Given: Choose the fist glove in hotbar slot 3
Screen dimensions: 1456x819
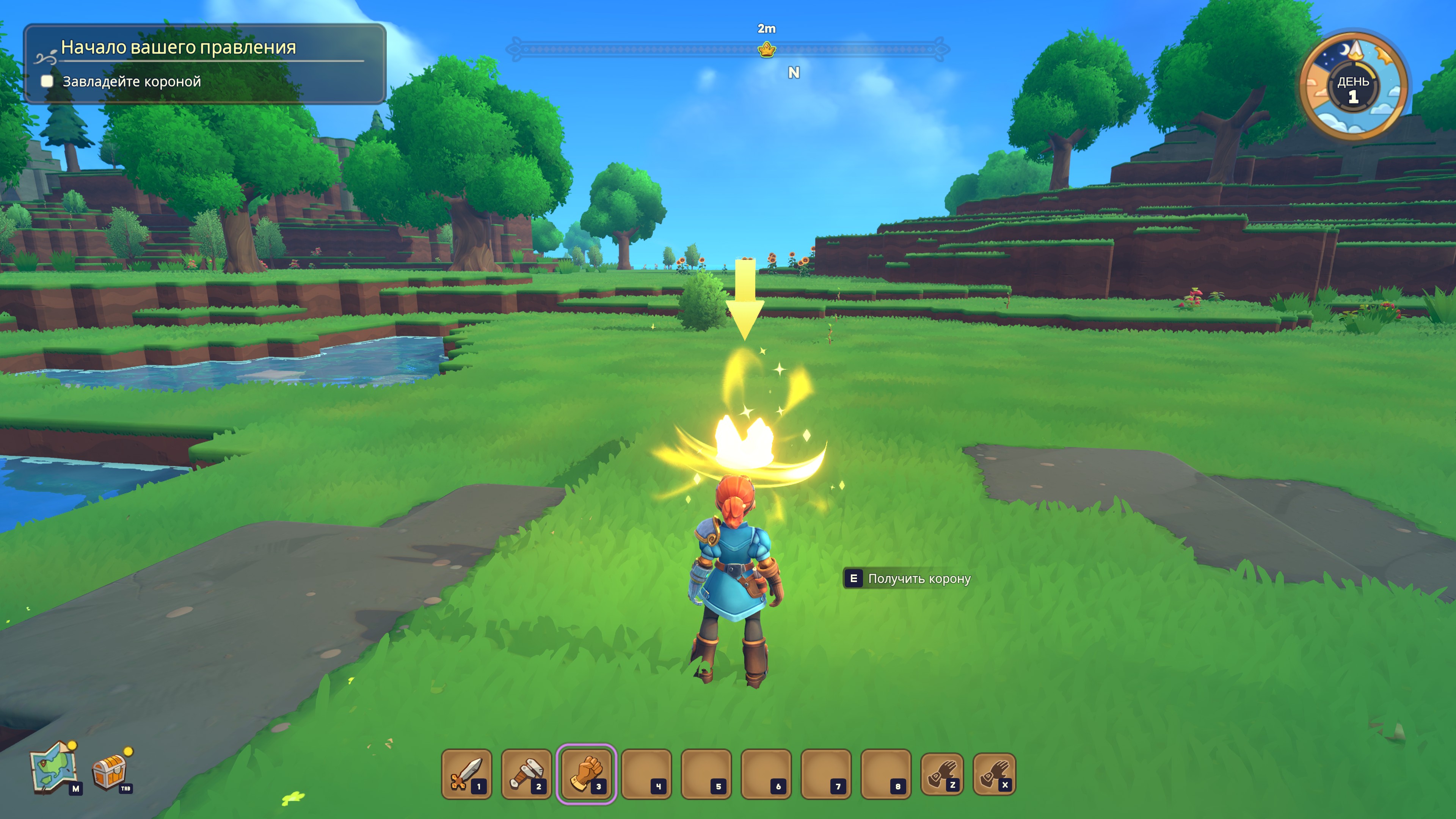Looking at the screenshot, I should [586, 773].
